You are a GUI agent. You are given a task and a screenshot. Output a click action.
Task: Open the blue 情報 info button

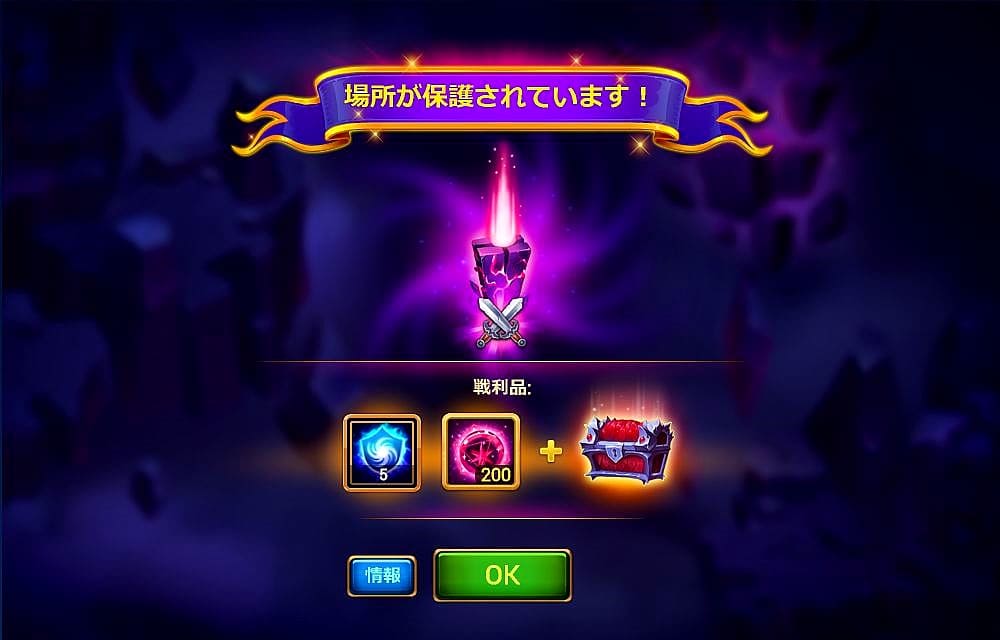[x=382, y=575]
